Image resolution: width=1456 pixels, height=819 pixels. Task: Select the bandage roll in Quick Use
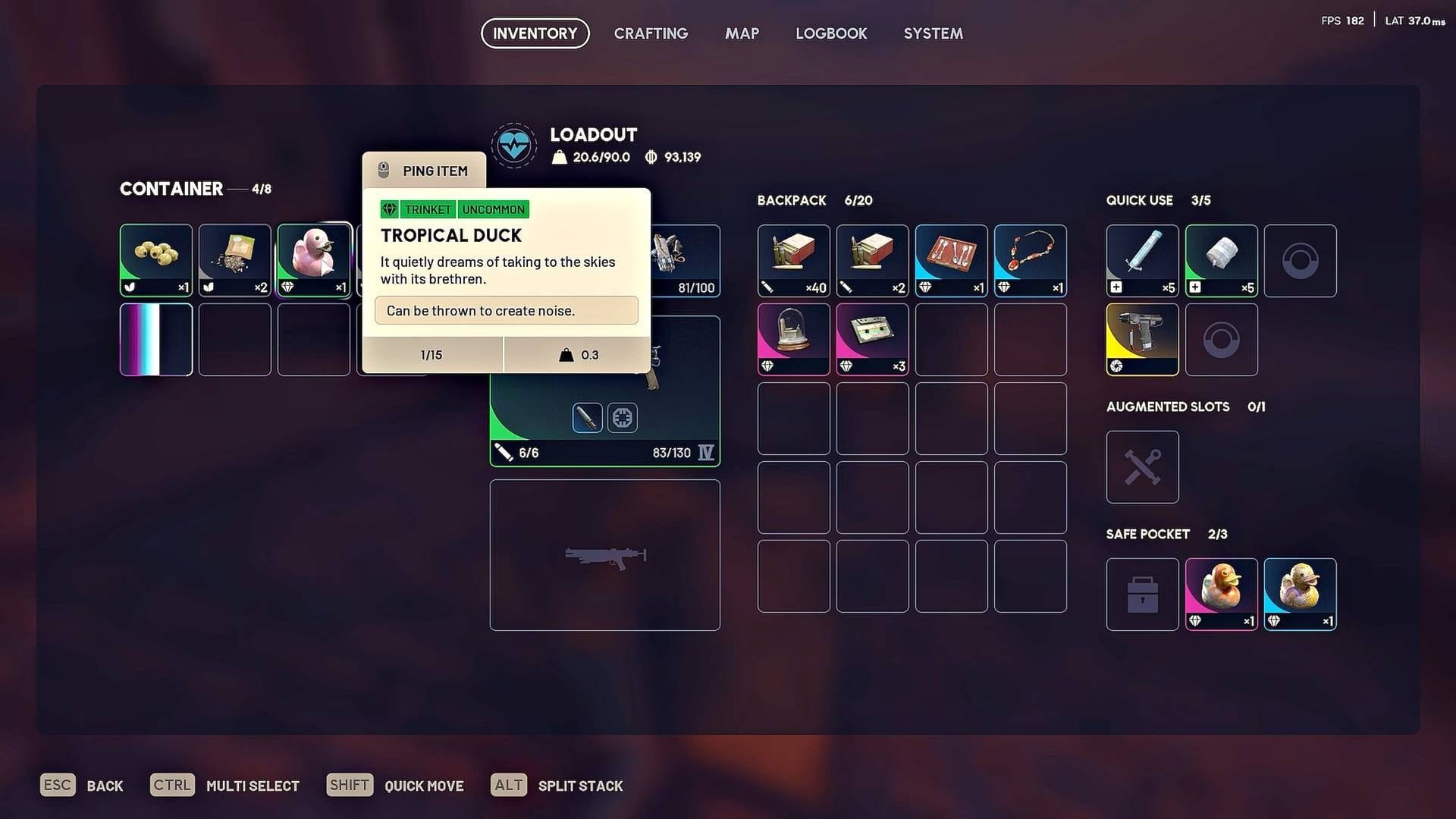pos(1221,259)
